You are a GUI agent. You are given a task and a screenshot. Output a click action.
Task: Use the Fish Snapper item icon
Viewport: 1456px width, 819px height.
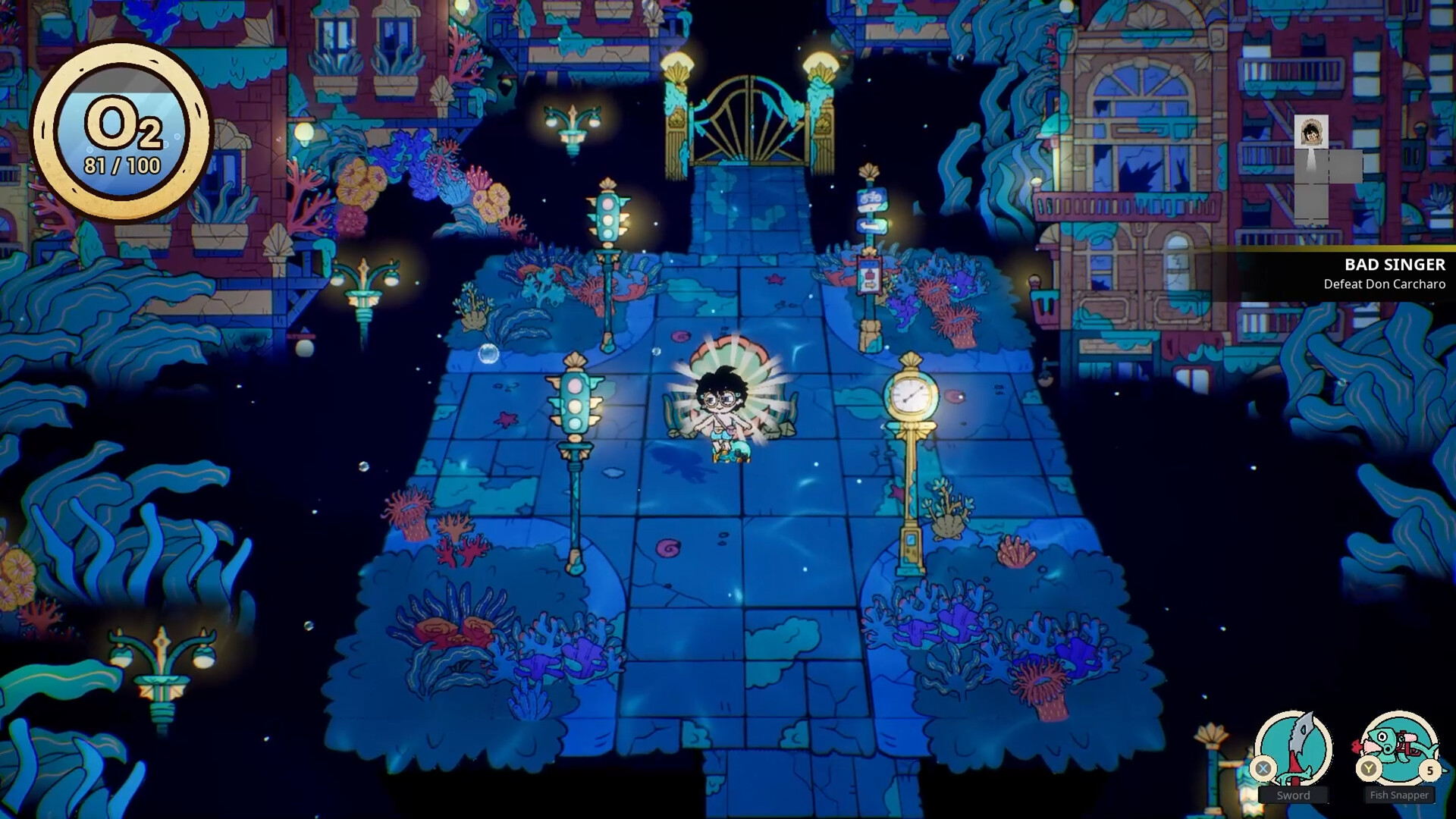pyautogui.click(x=1399, y=749)
